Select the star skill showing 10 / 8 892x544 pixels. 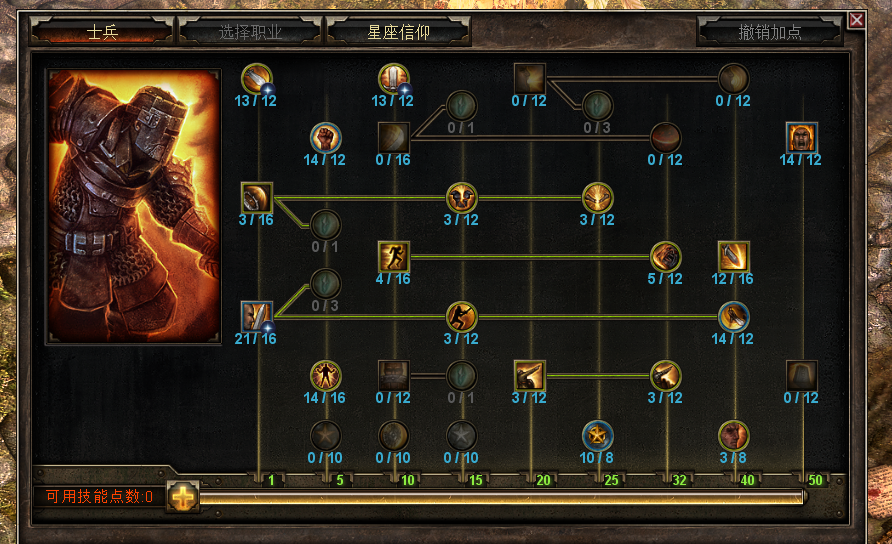tap(598, 435)
